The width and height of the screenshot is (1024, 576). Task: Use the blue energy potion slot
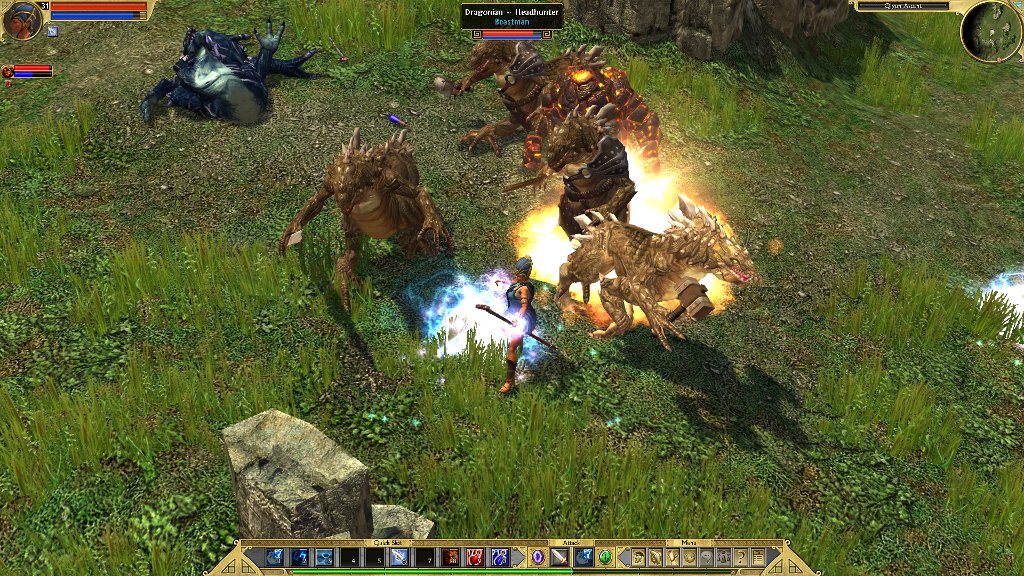(x=498, y=557)
